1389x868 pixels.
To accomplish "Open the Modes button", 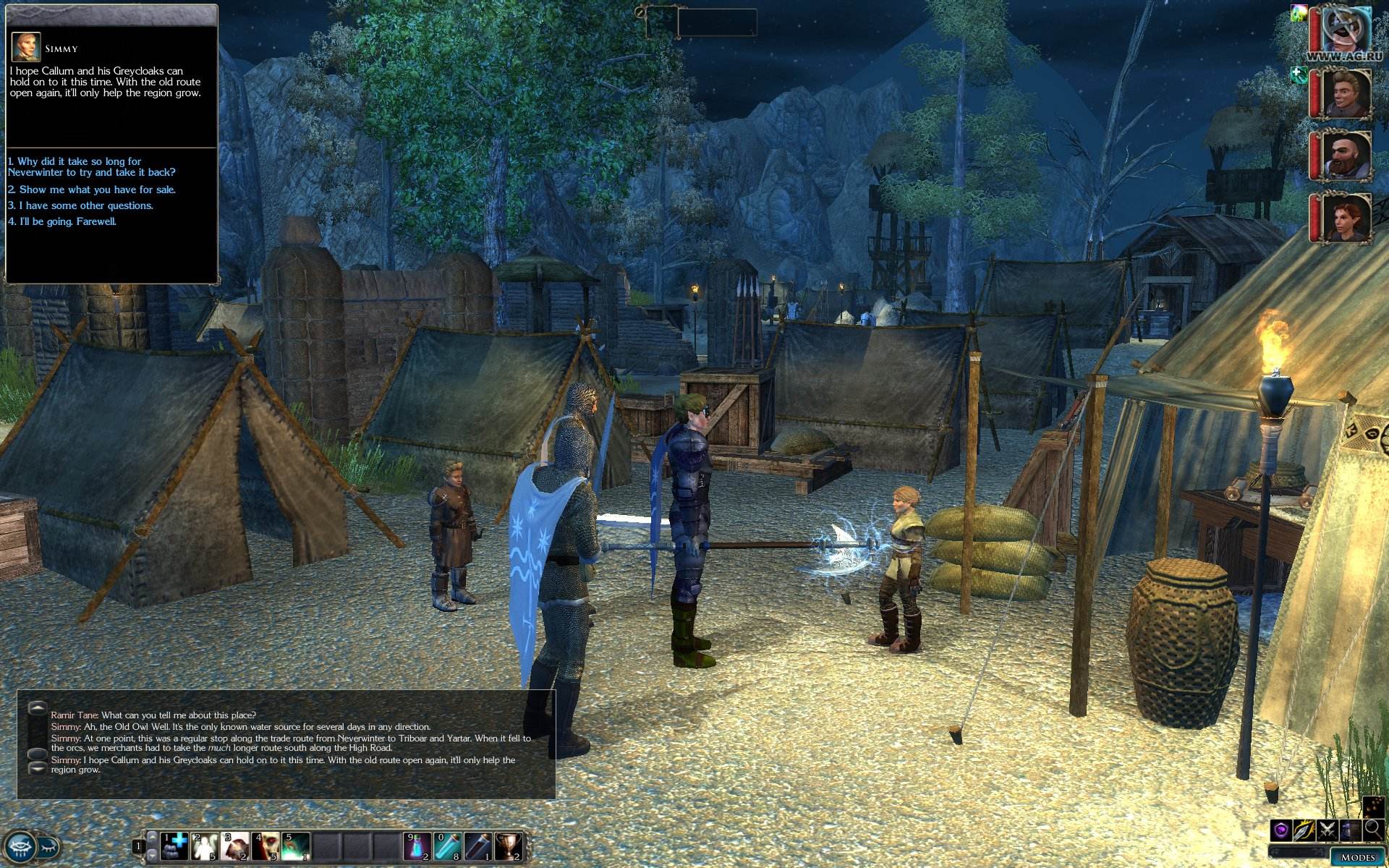I will 1357,857.
